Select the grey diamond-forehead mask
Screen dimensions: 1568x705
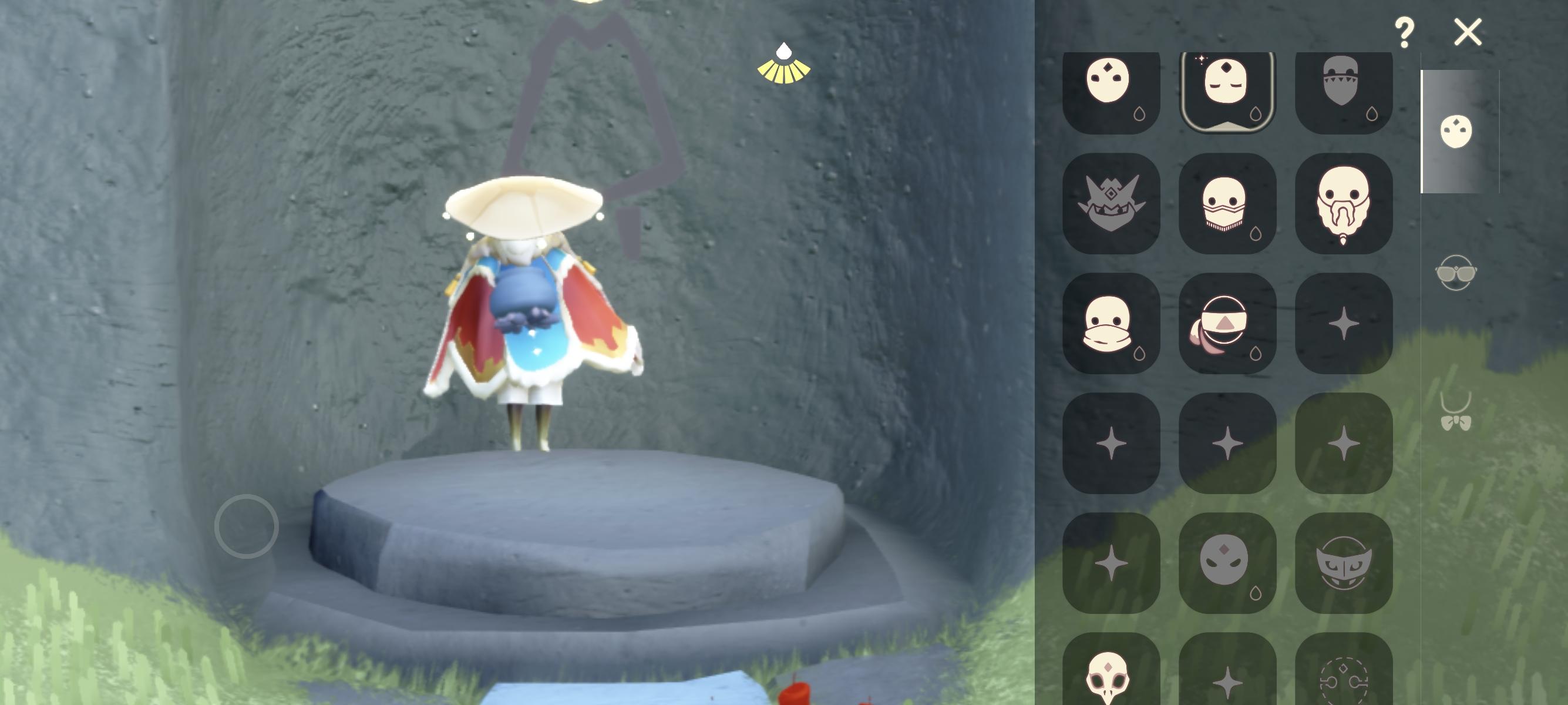click(x=1227, y=563)
